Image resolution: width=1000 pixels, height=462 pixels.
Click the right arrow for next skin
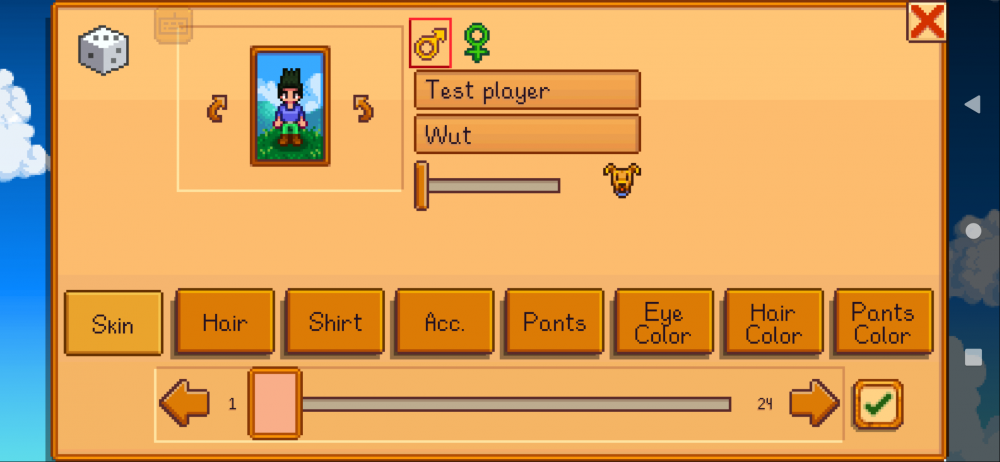point(815,403)
